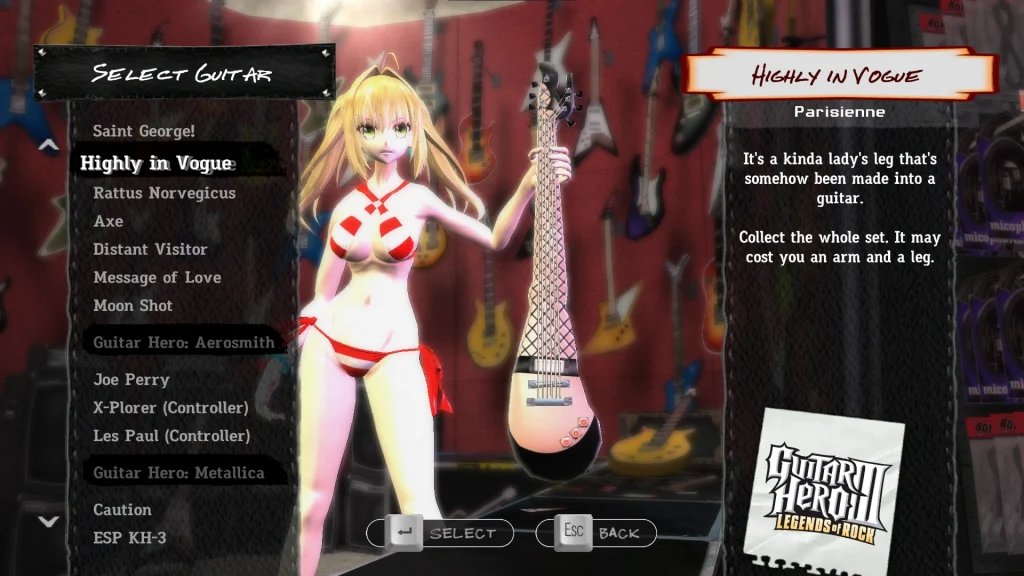The height and width of the screenshot is (576, 1024).
Task: Choose the Joe Perry guitar
Action: coord(131,380)
